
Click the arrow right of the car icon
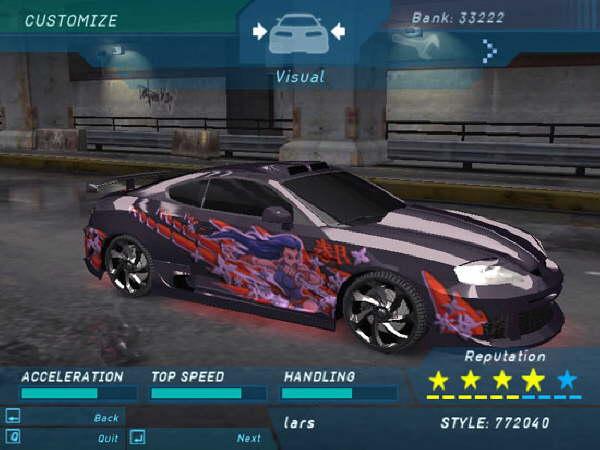(337, 32)
